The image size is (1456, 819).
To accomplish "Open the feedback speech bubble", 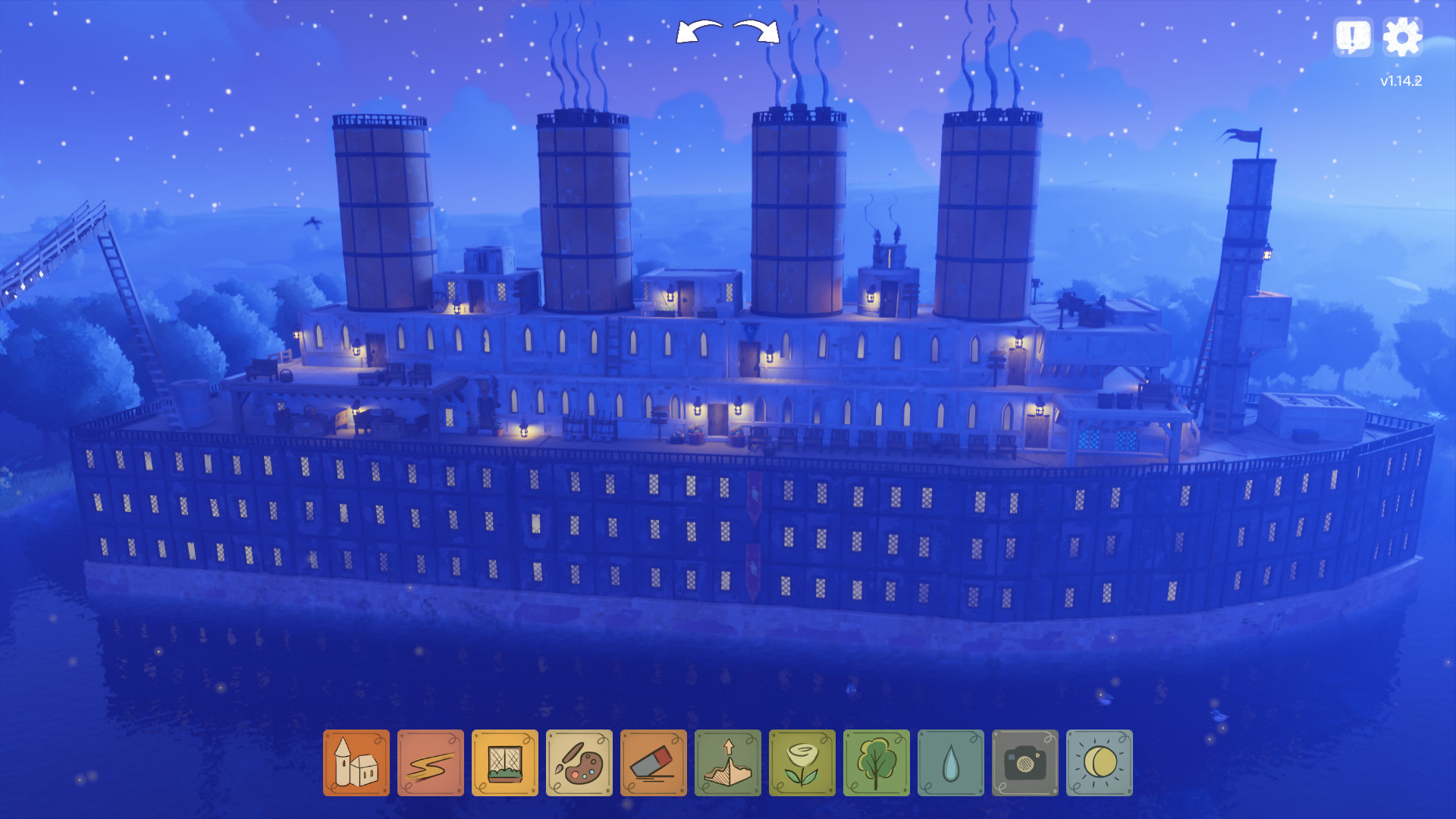I will [1353, 36].
